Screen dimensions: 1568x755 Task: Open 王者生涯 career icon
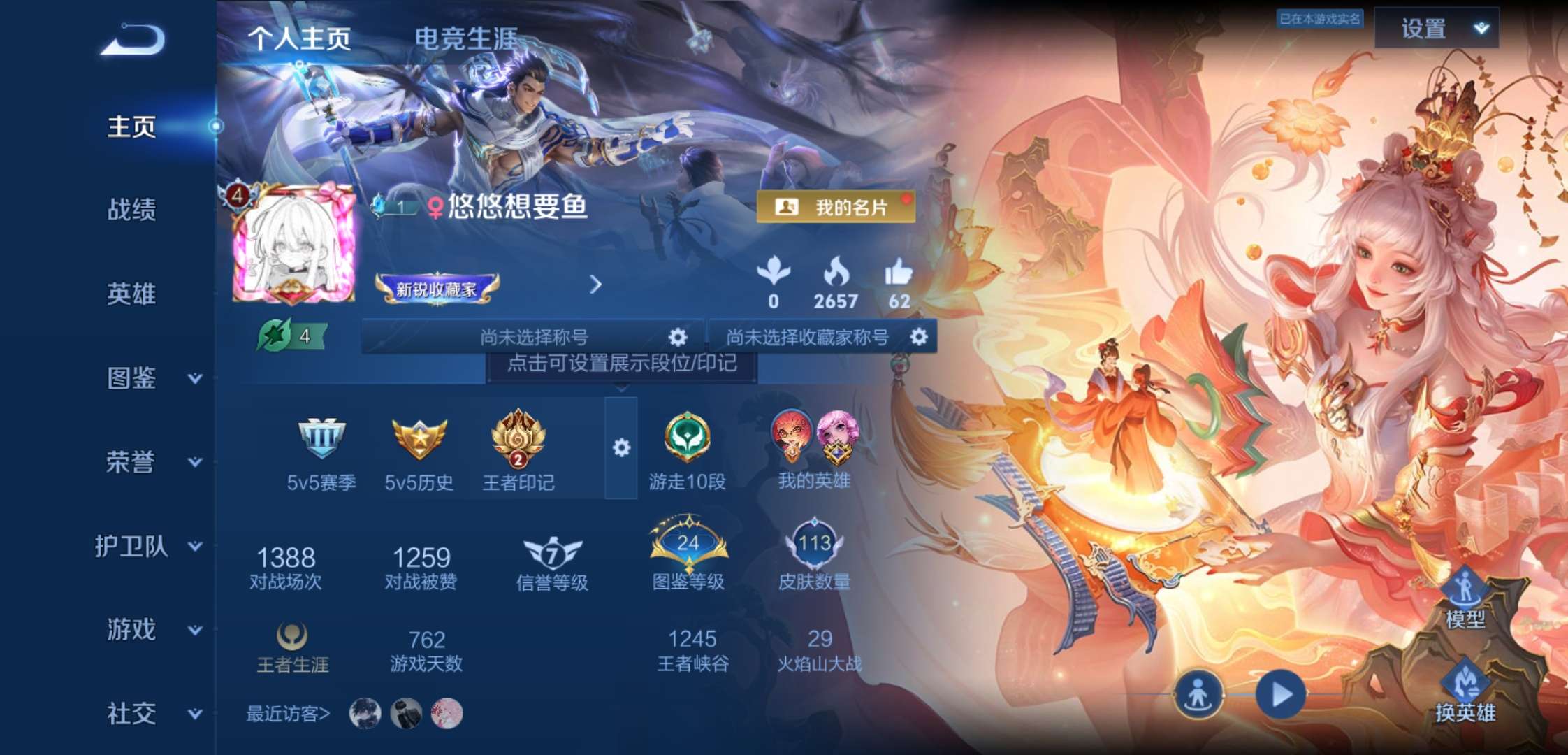click(293, 636)
